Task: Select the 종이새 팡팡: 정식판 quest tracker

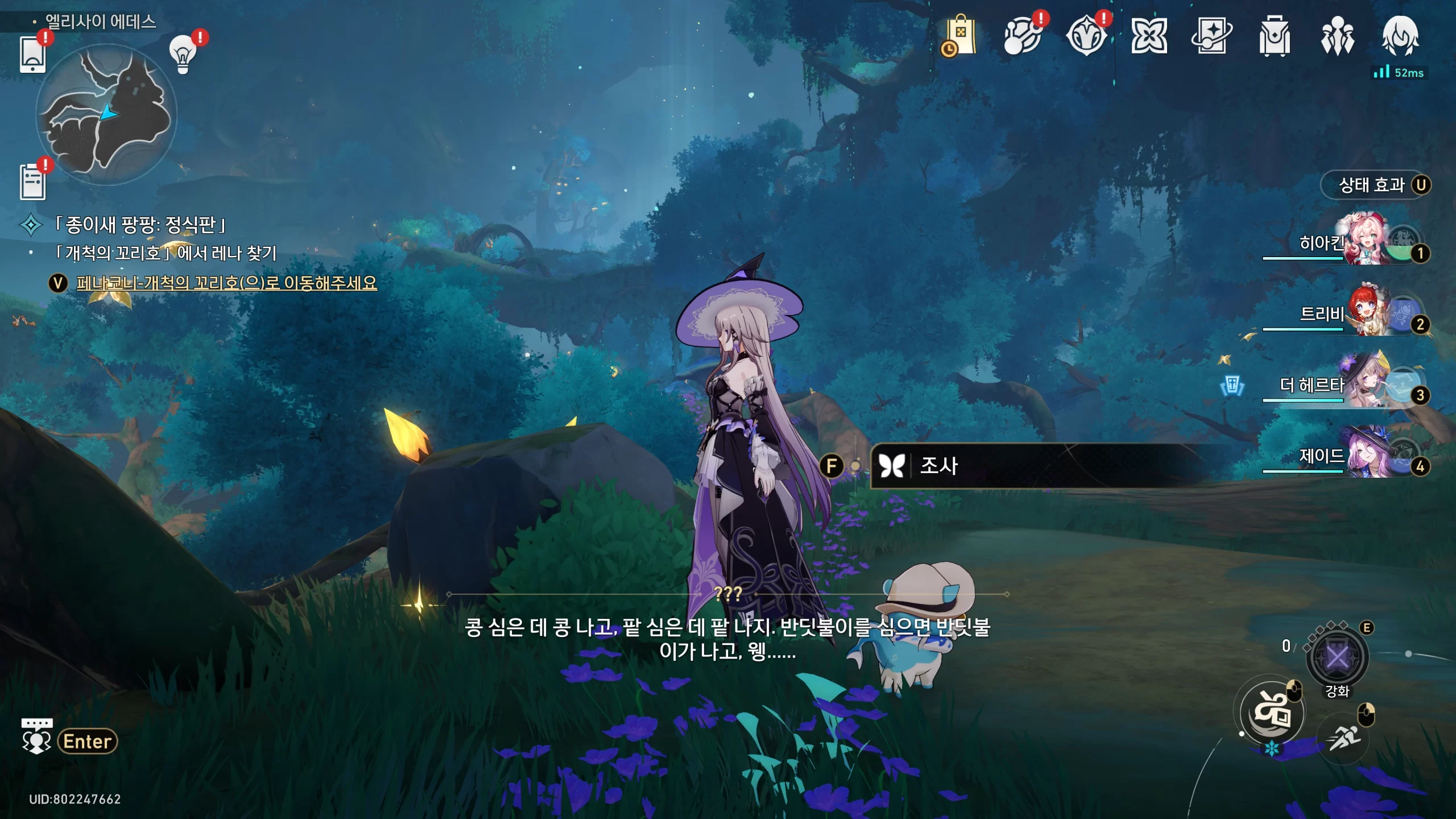Action: click(139, 225)
